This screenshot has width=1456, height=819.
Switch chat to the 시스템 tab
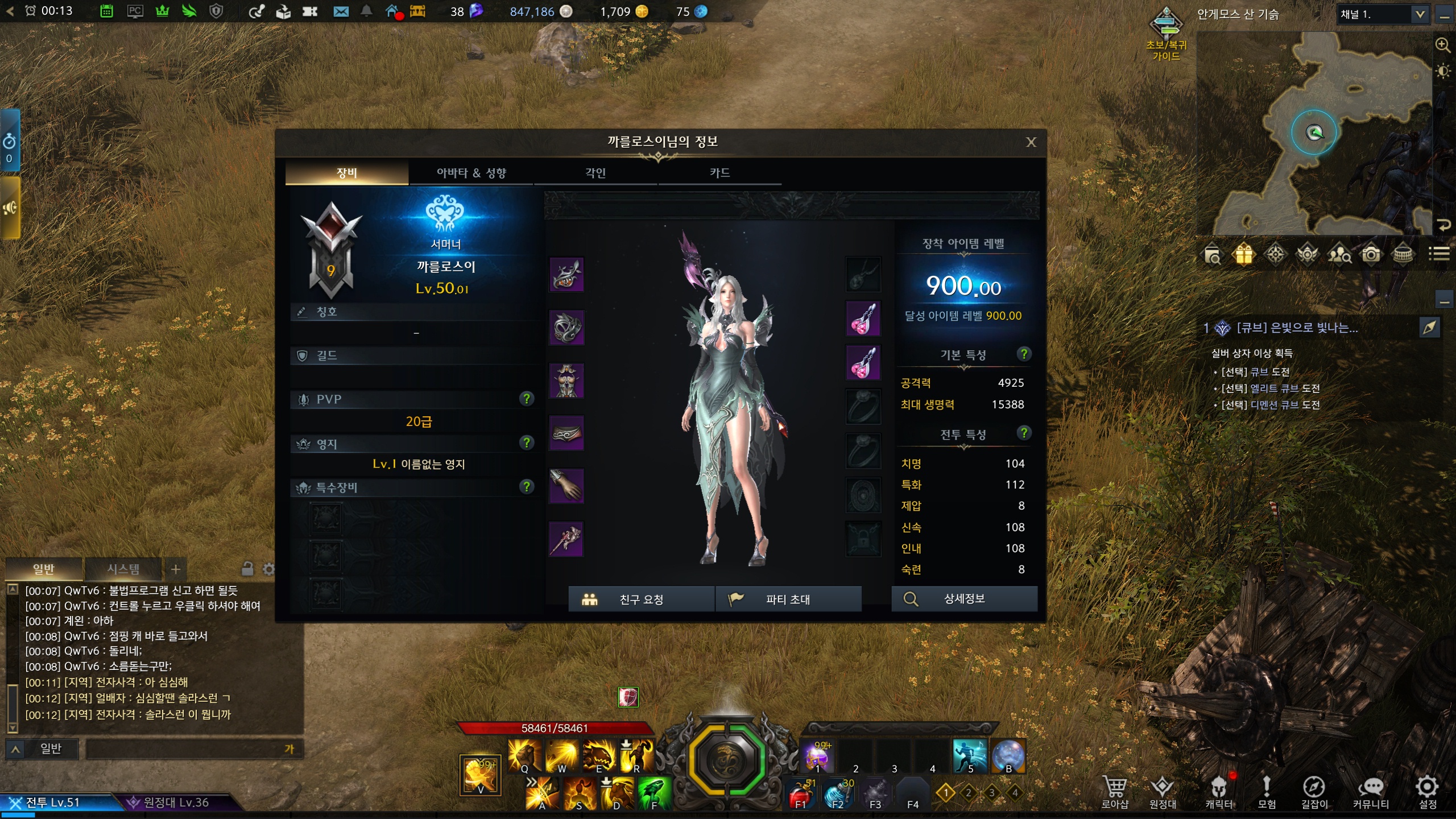(123, 569)
